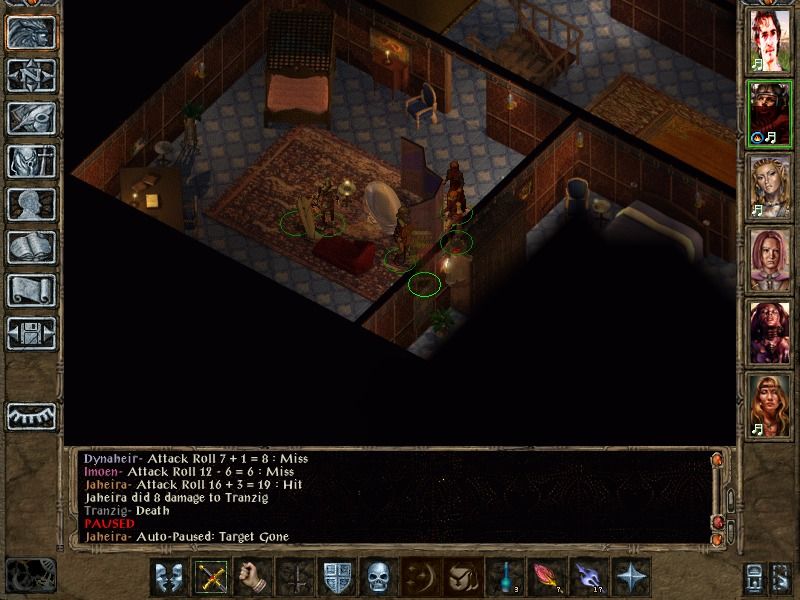Open the journal with quill icon
Image resolution: width=800 pixels, height=600 pixels.
pos(31,118)
